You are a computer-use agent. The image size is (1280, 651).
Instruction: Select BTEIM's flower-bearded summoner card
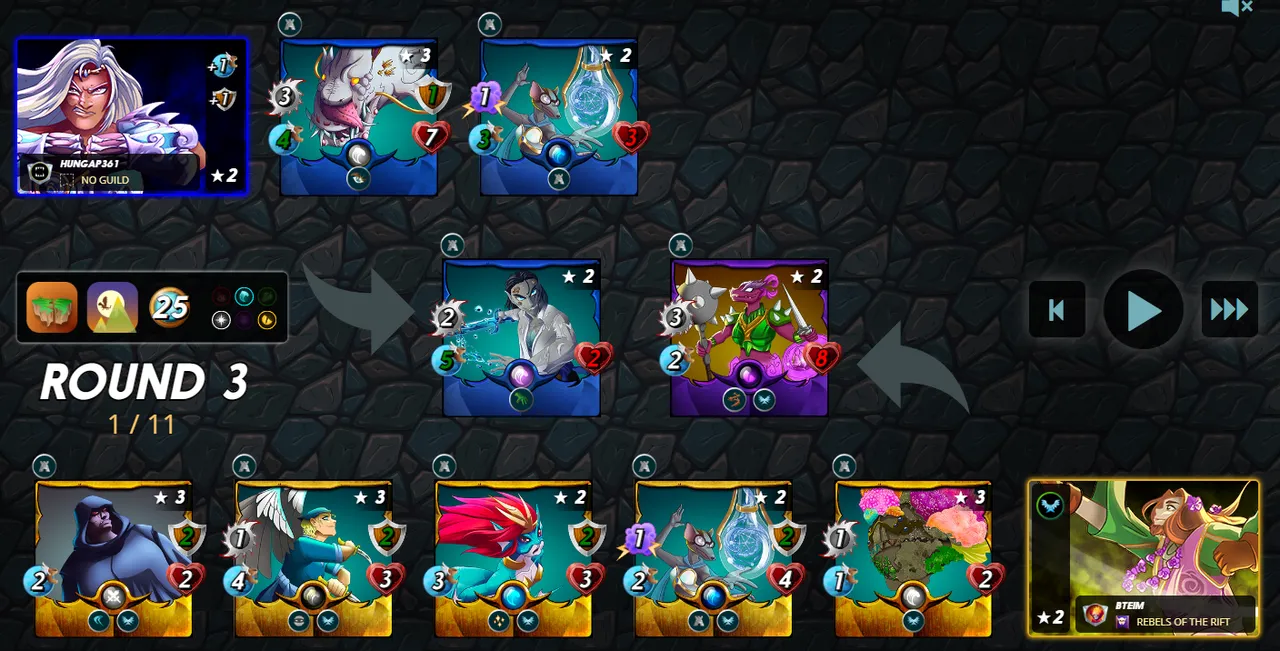click(x=1143, y=556)
